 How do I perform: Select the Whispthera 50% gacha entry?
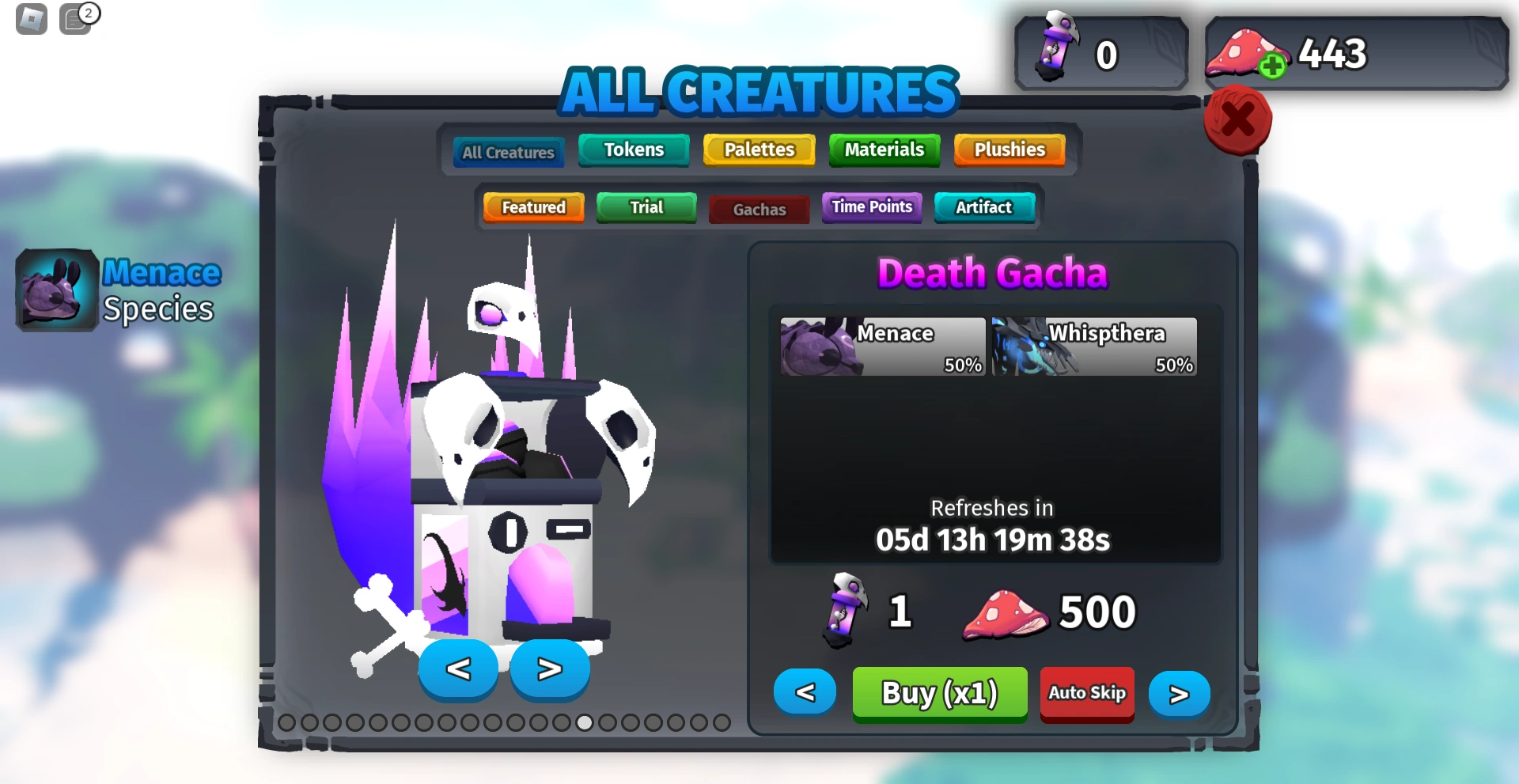tap(1093, 347)
